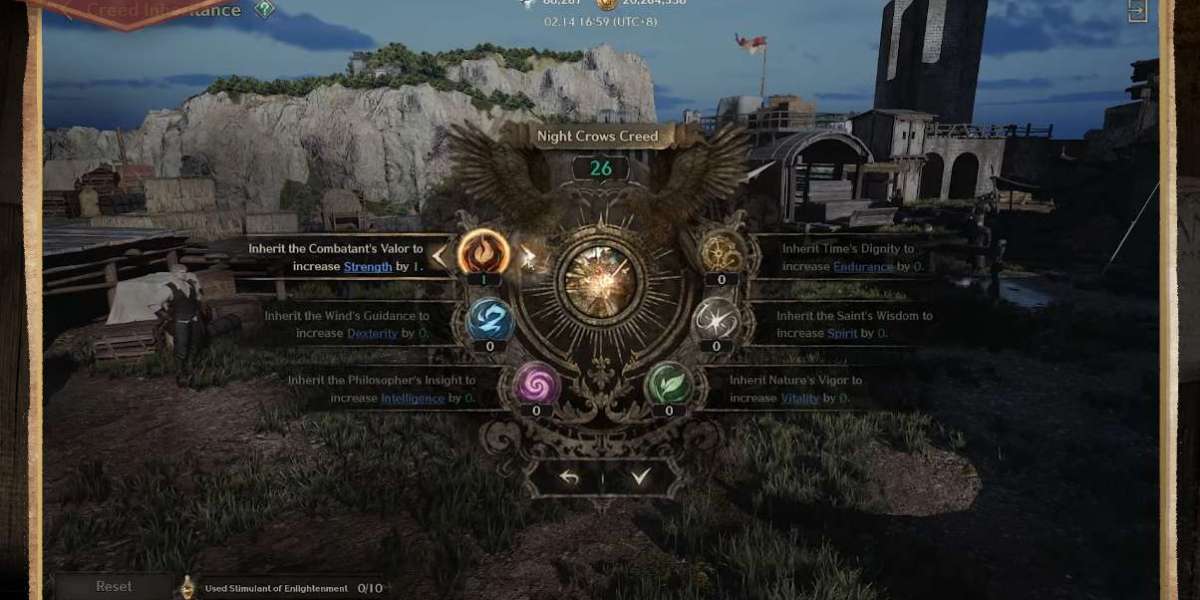Viewport: 1200px width, 600px height.
Task: Undo changes with the back arrow button
Action: 569,478
